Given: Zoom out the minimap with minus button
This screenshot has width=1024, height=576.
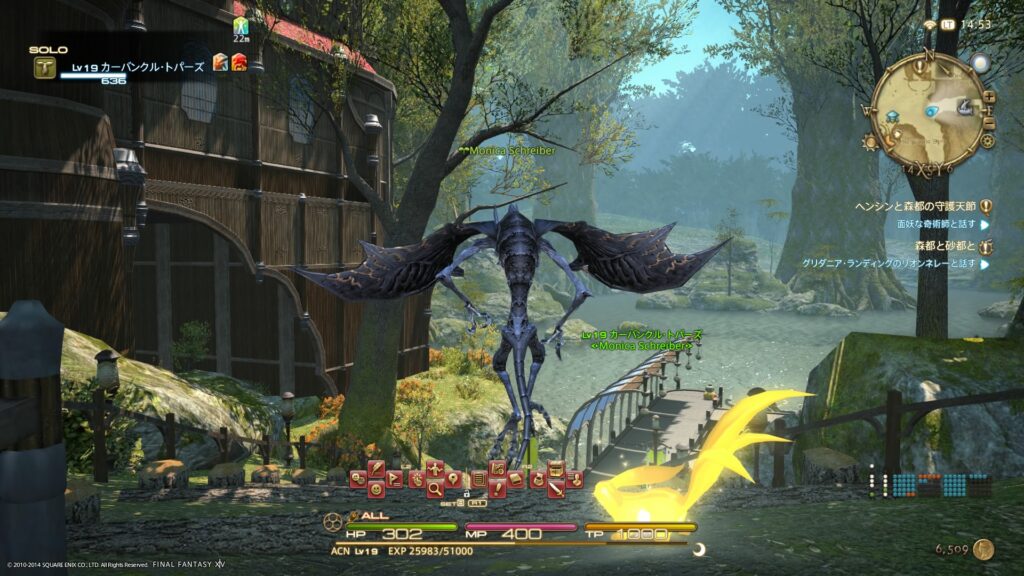Looking at the screenshot, I should [x=989, y=122].
